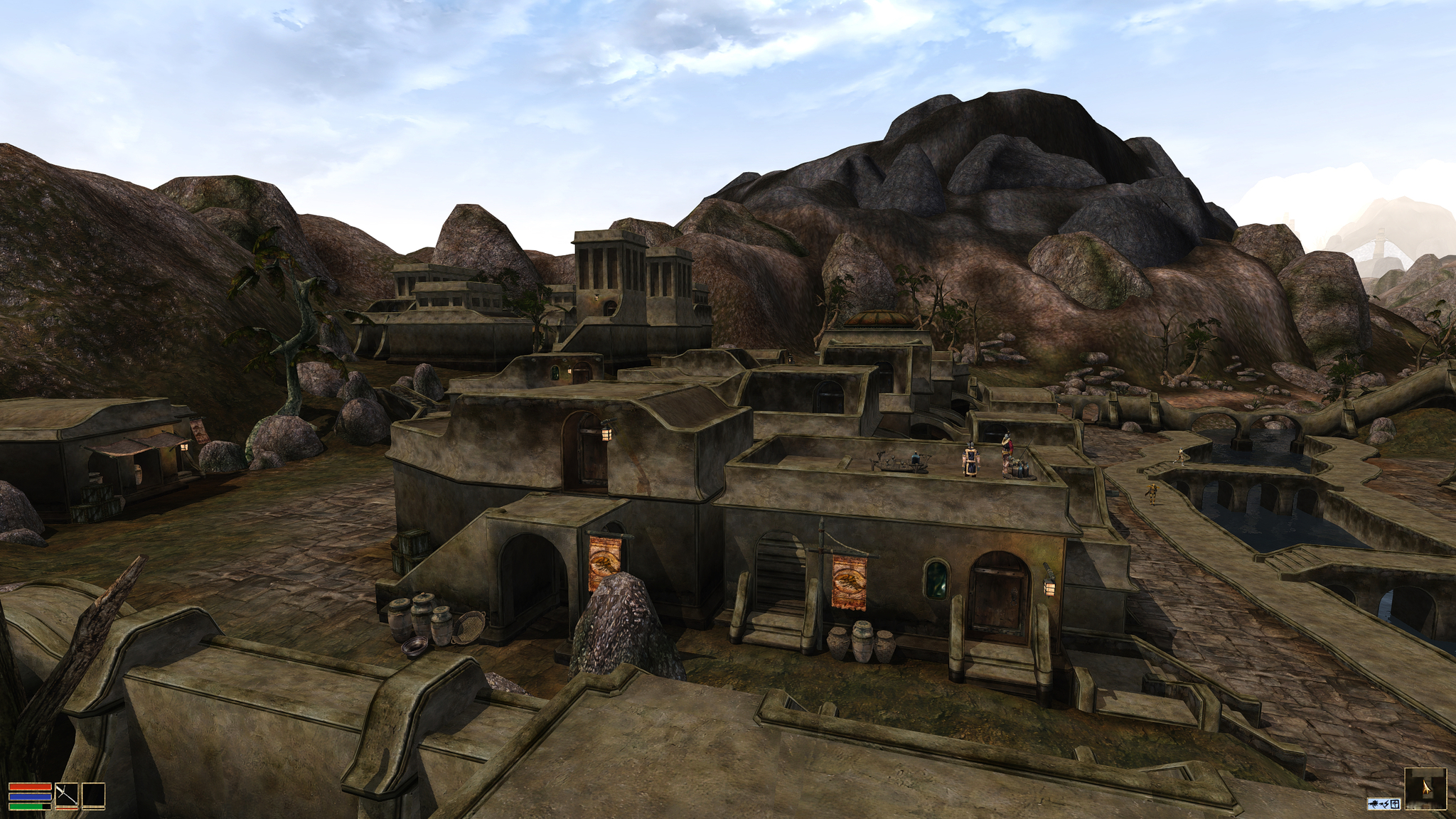Select the equipped sword weapon slot
Image resolution: width=1456 pixels, height=819 pixels.
67,796
